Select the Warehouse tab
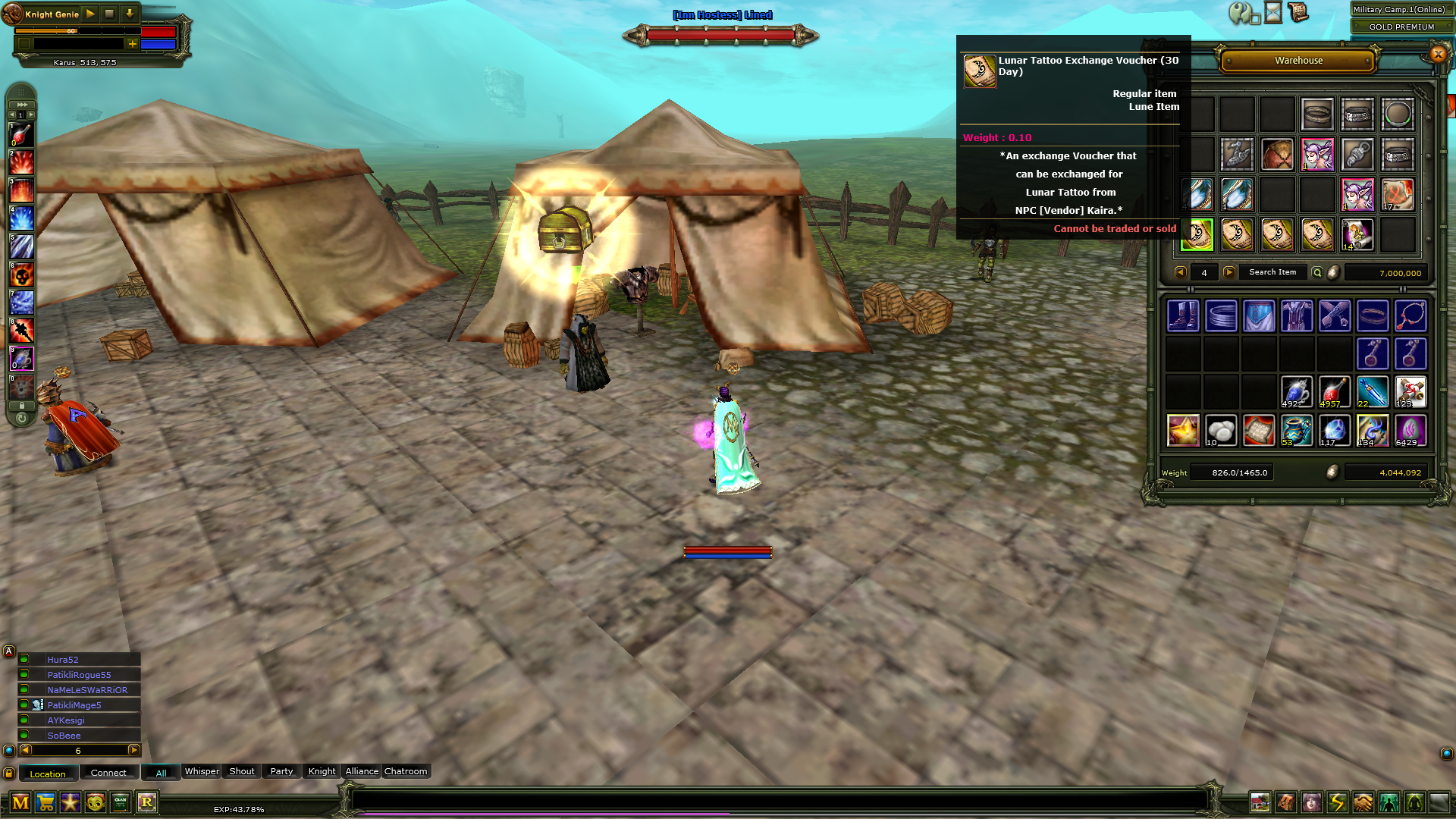The width and height of the screenshot is (1456, 819). (1298, 61)
